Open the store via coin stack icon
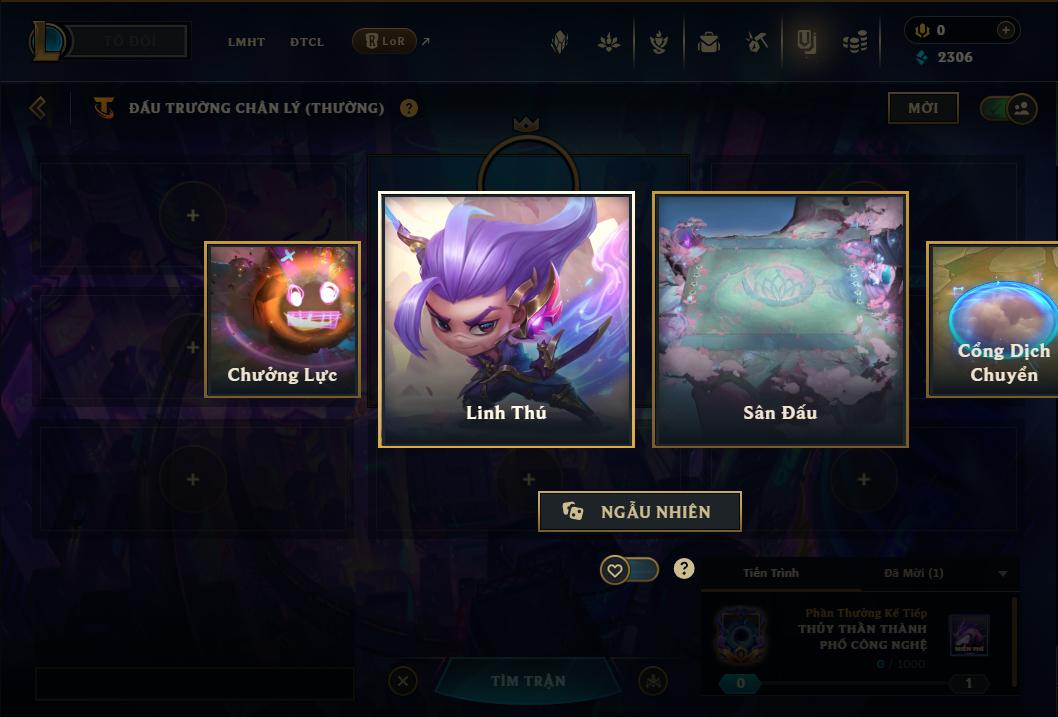The width and height of the screenshot is (1058, 717). tap(854, 42)
